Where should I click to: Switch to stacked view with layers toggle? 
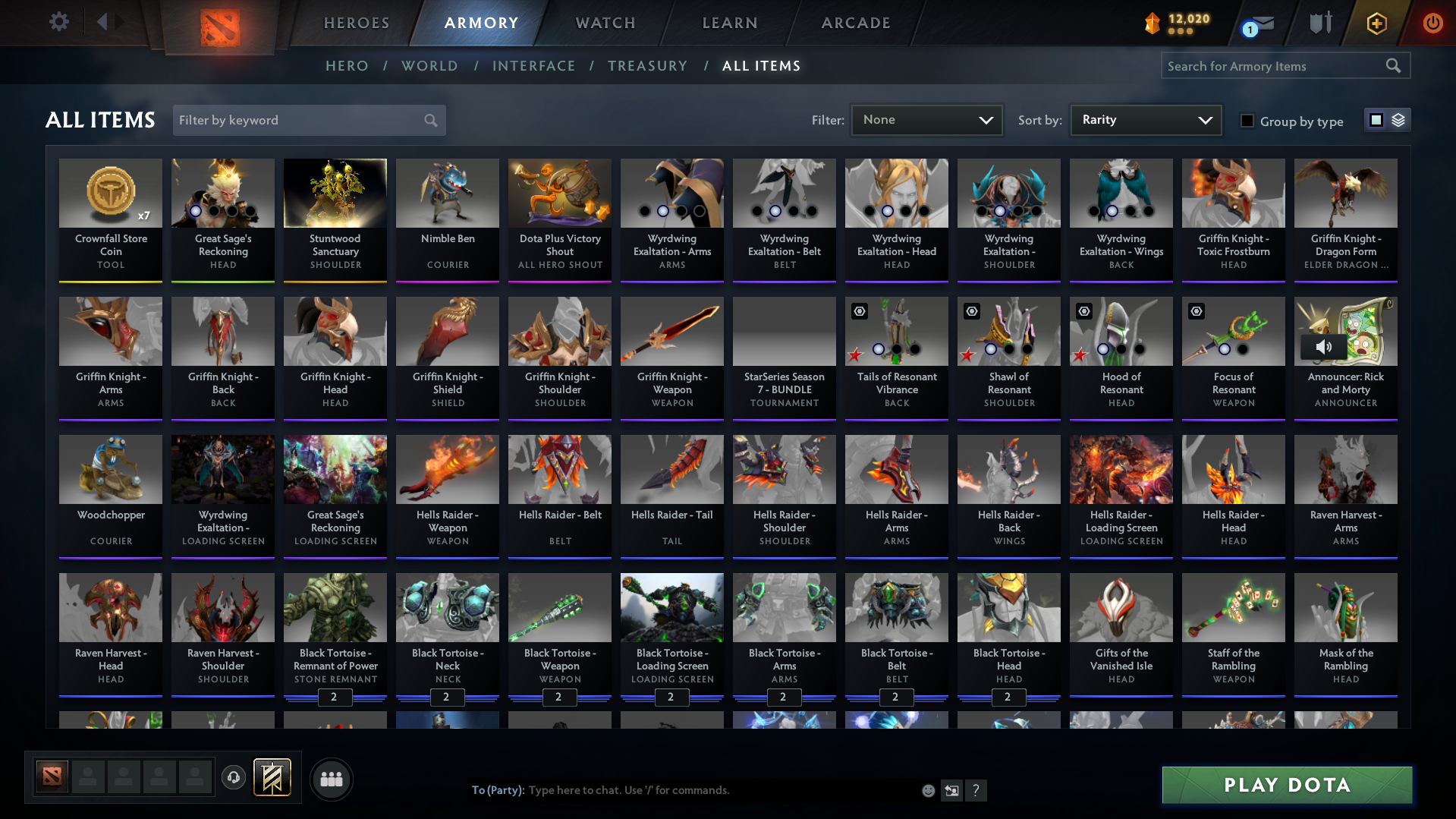pyautogui.click(x=1398, y=119)
